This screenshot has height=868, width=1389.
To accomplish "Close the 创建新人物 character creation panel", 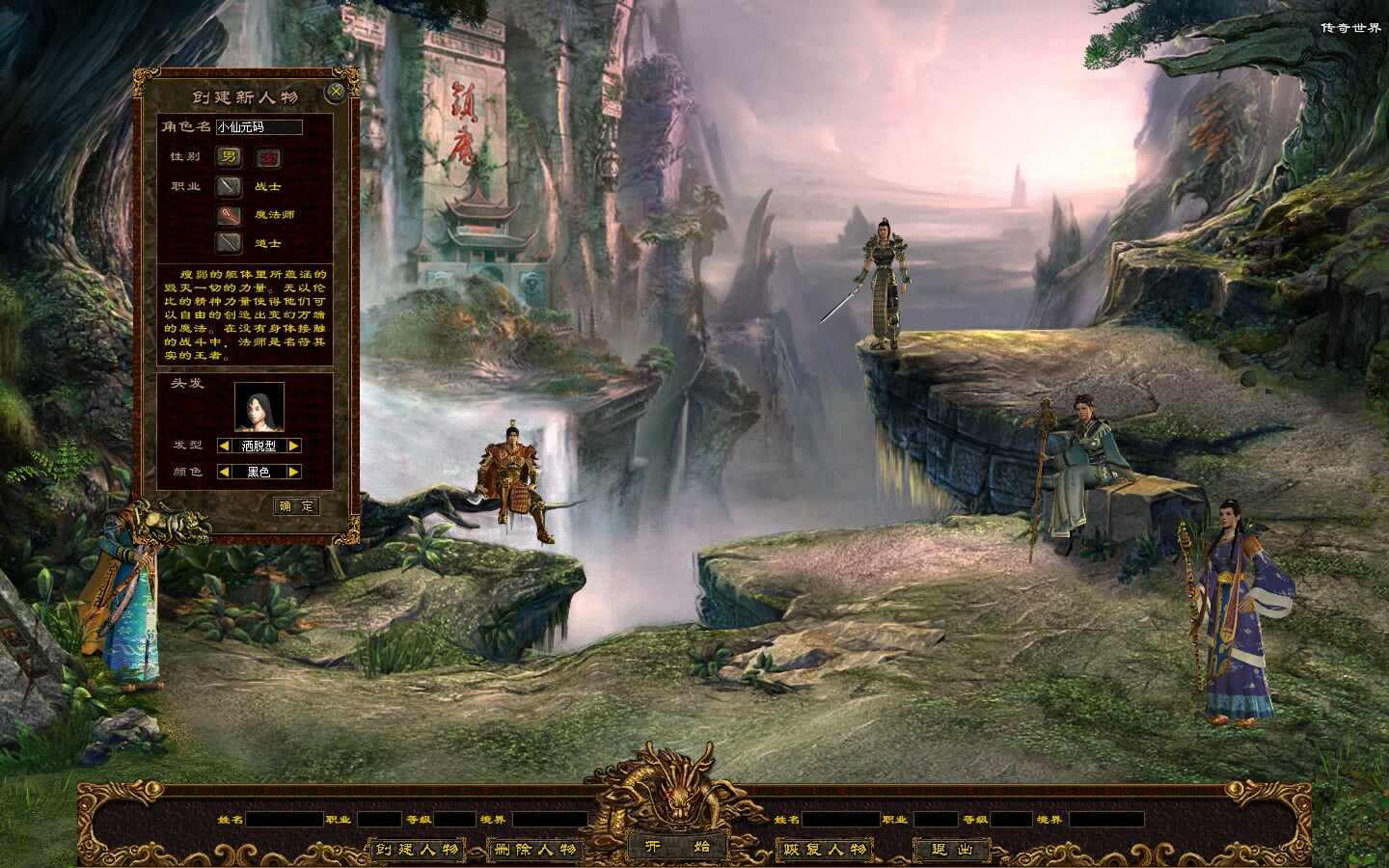I will click(x=336, y=93).
